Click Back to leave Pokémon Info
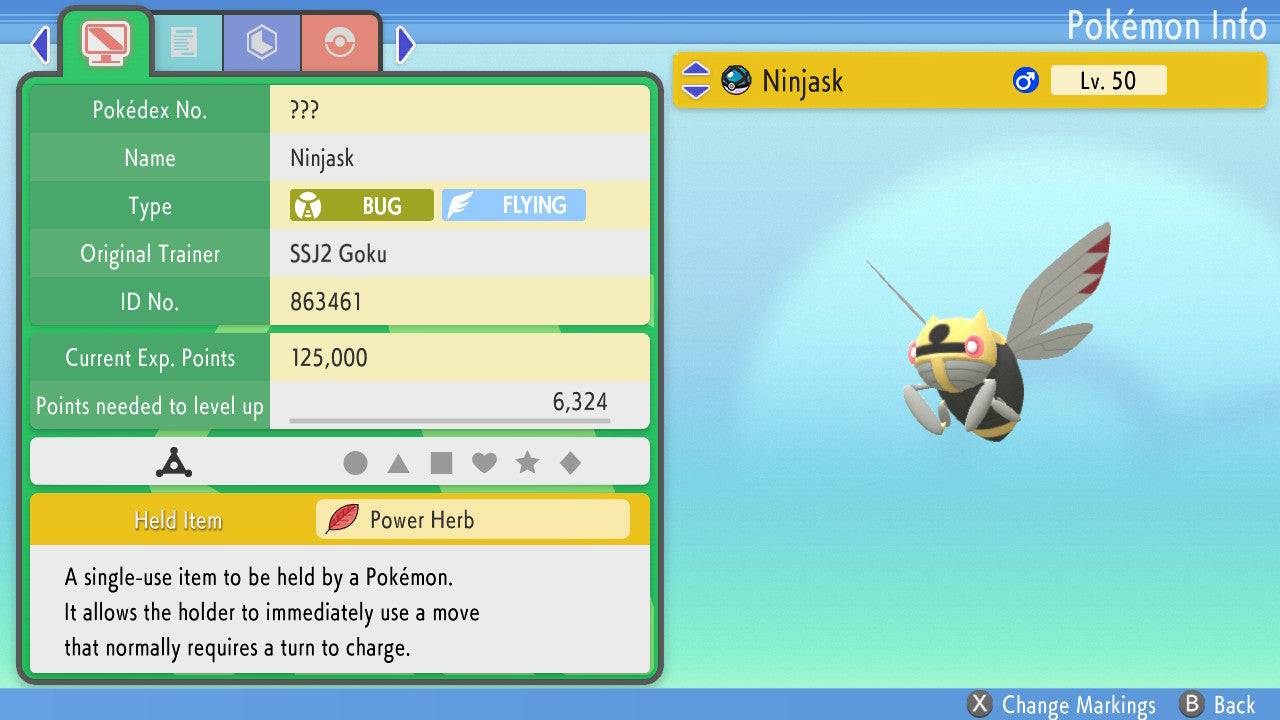Image resolution: width=1280 pixels, height=720 pixels. pyautogui.click(x=1217, y=705)
